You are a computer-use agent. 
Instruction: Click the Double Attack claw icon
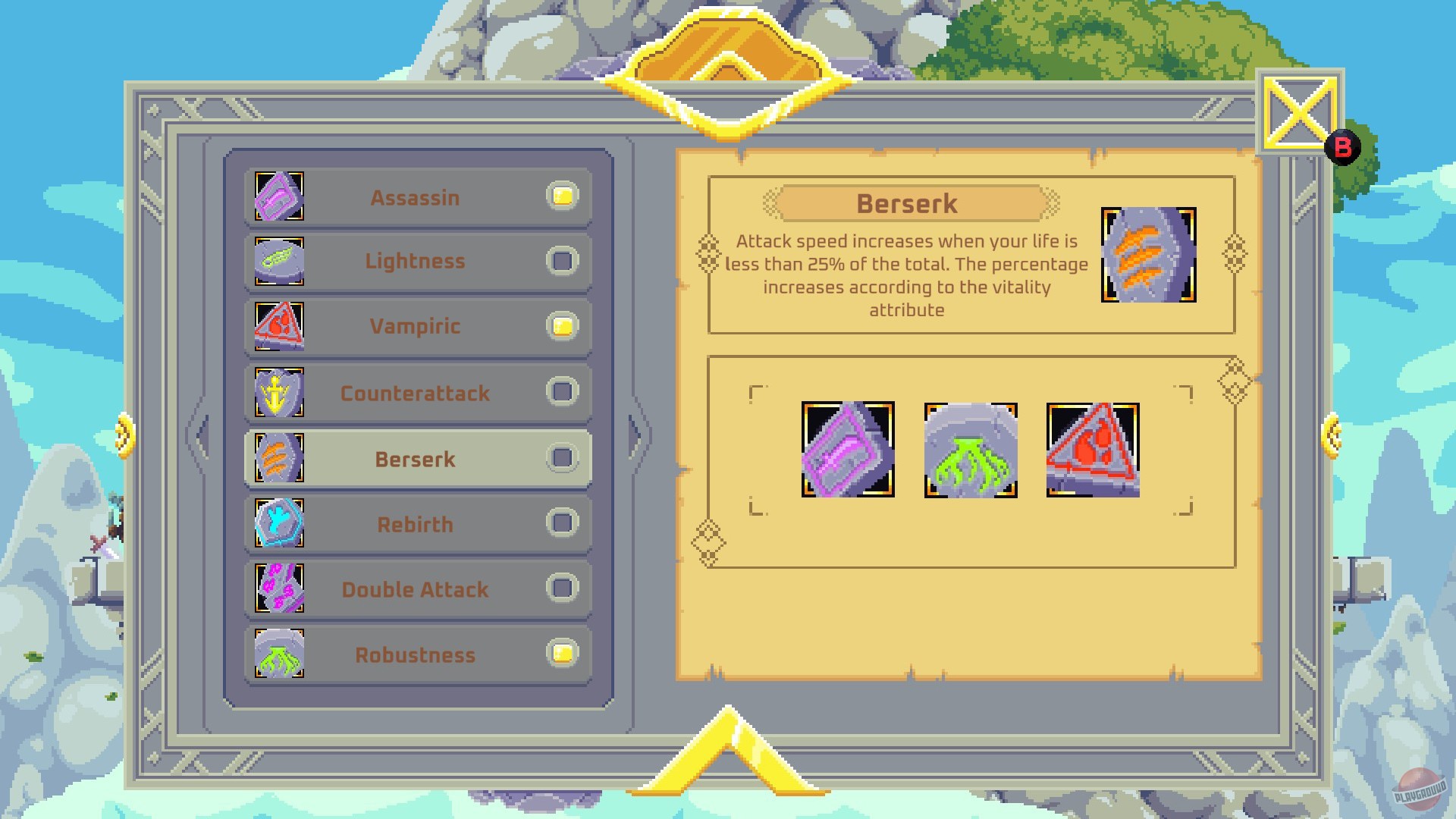pyautogui.click(x=278, y=589)
